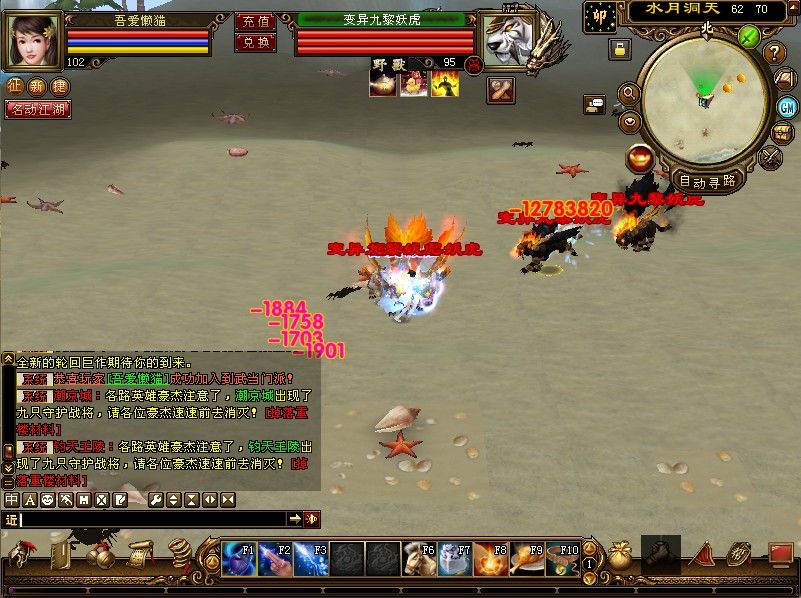Click the minimap
The image size is (801, 598).
click(707, 101)
